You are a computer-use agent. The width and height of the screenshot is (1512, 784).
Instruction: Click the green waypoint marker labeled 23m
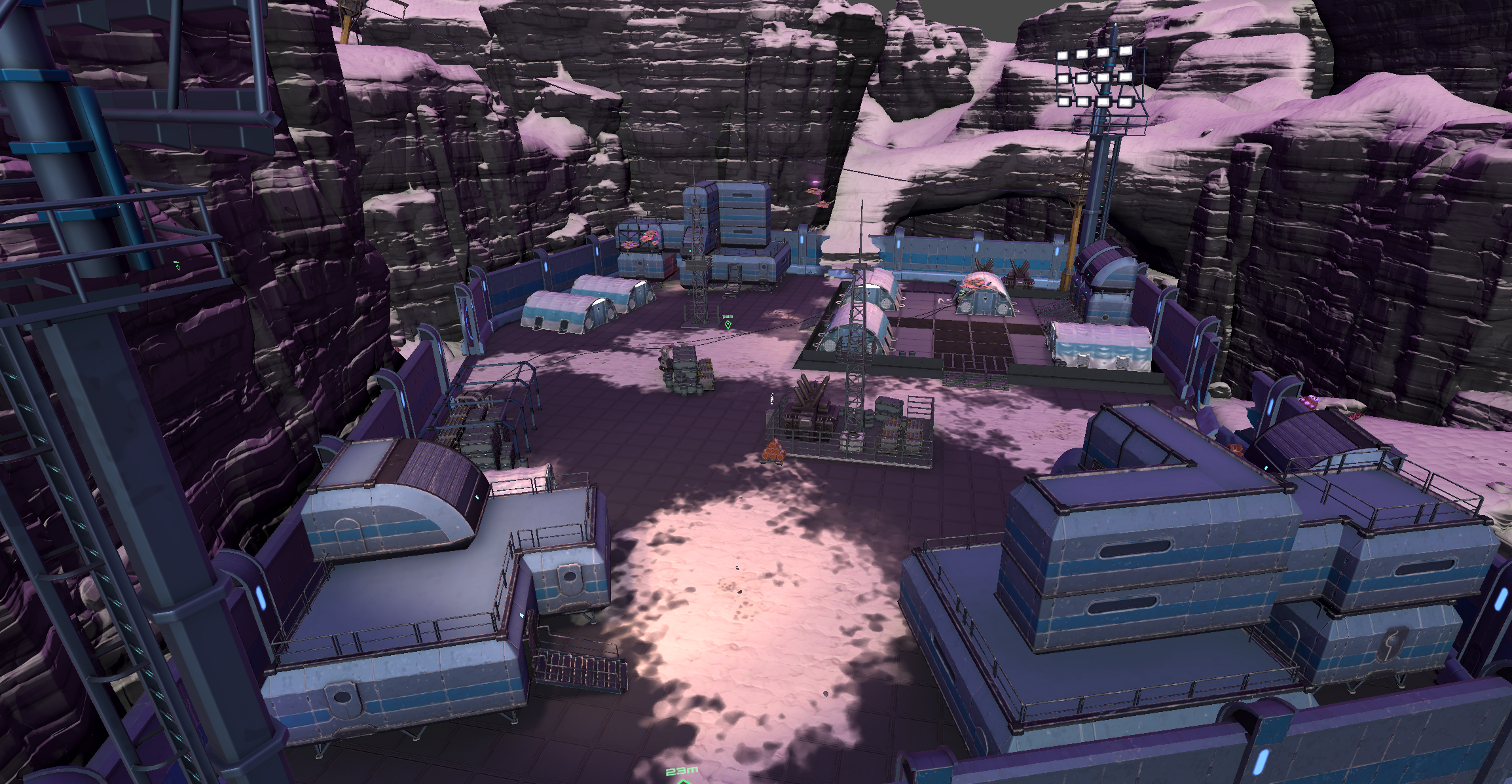[x=683, y=780]
